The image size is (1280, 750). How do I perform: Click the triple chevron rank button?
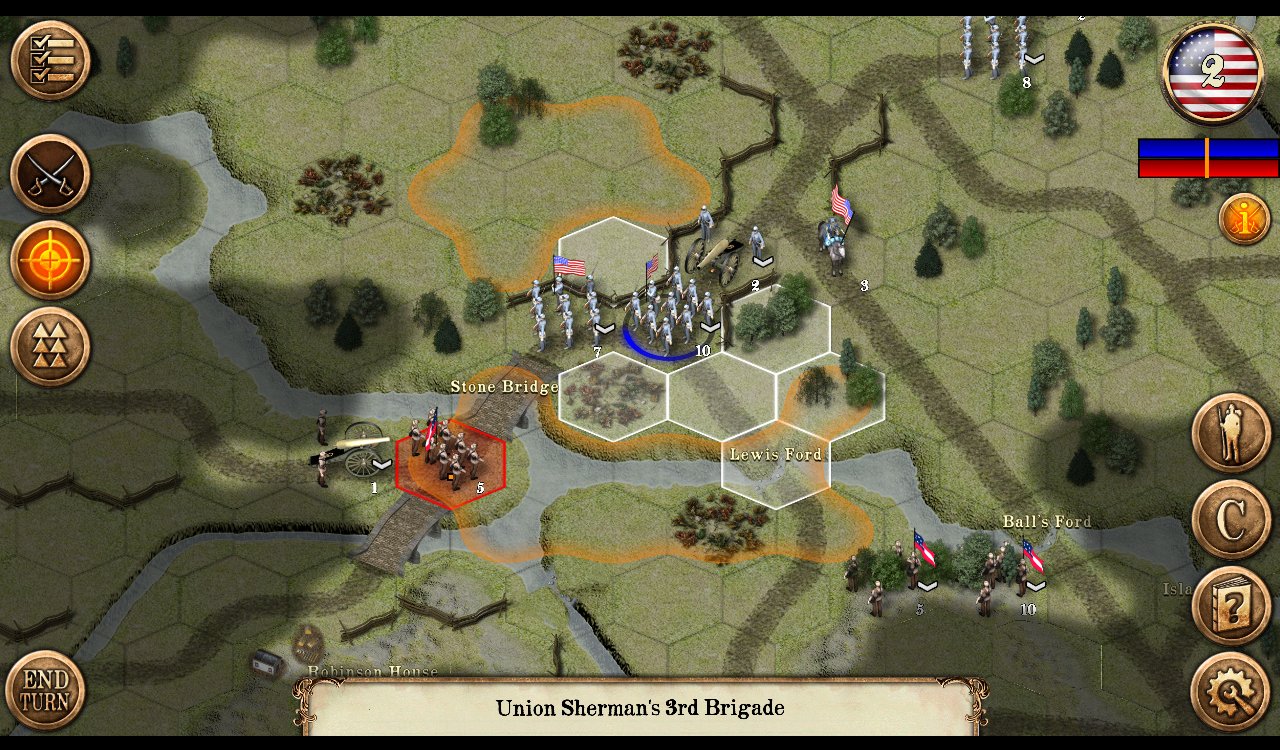pyautogui.click(x=50, y=346)
